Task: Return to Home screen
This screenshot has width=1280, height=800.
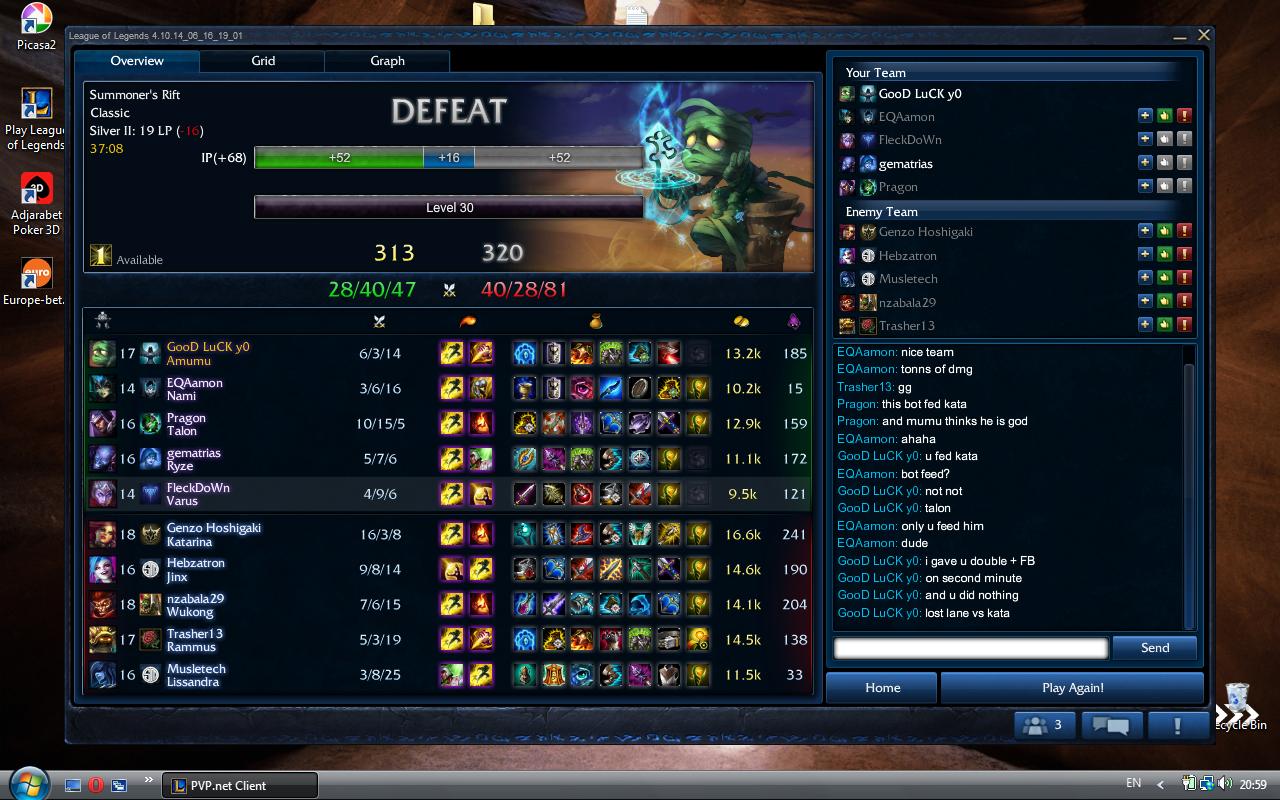Action: tap(882, 688)
